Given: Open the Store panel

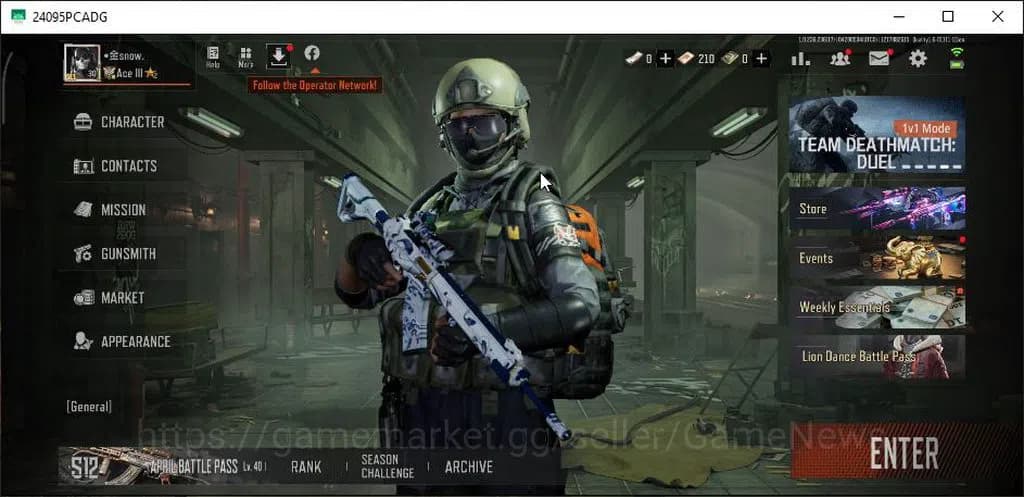Looking at the screenshot, I should 877,209.
